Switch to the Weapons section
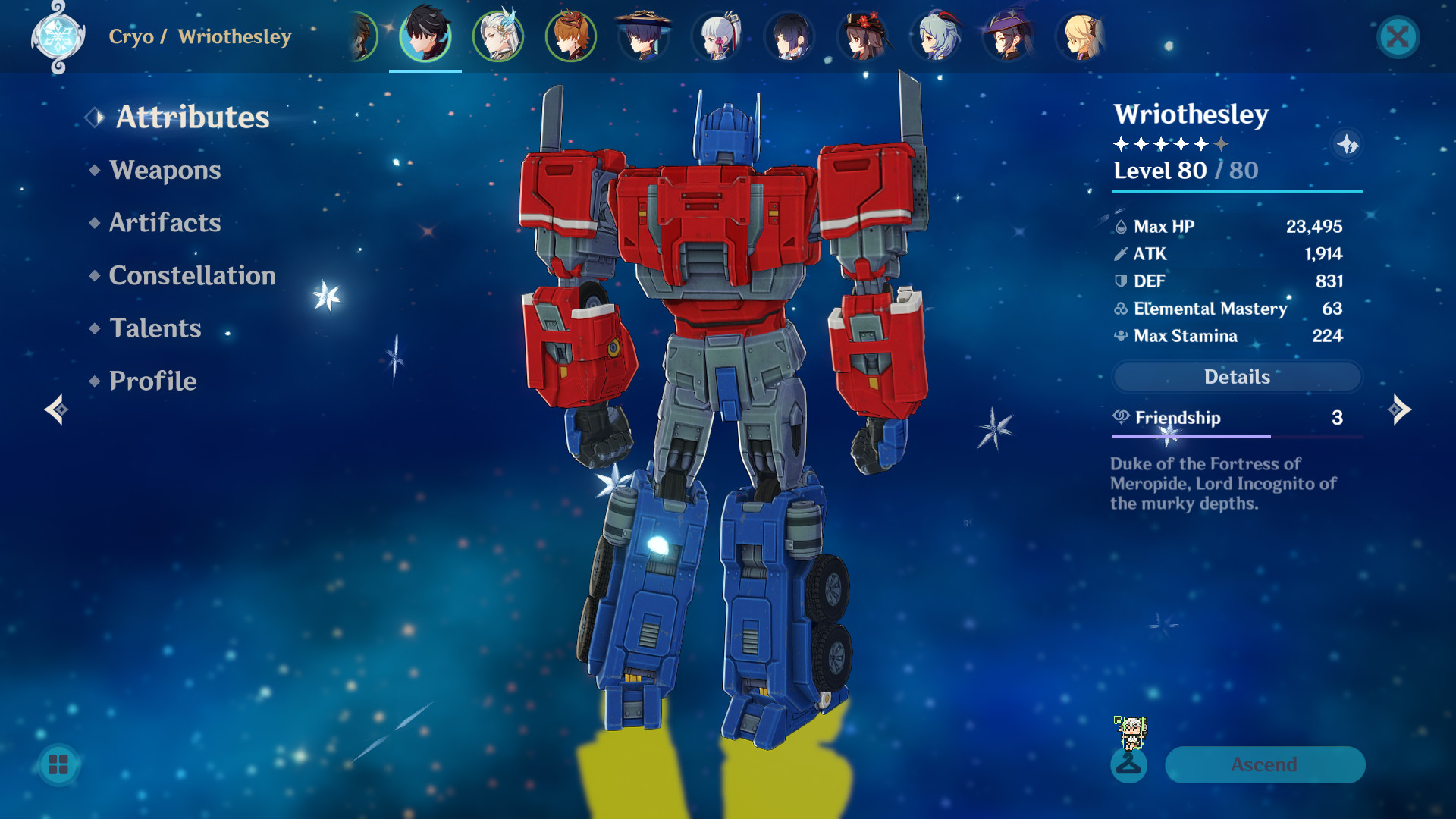Image resolution: width=1456 pixels, height=819 pixels. 165,171
